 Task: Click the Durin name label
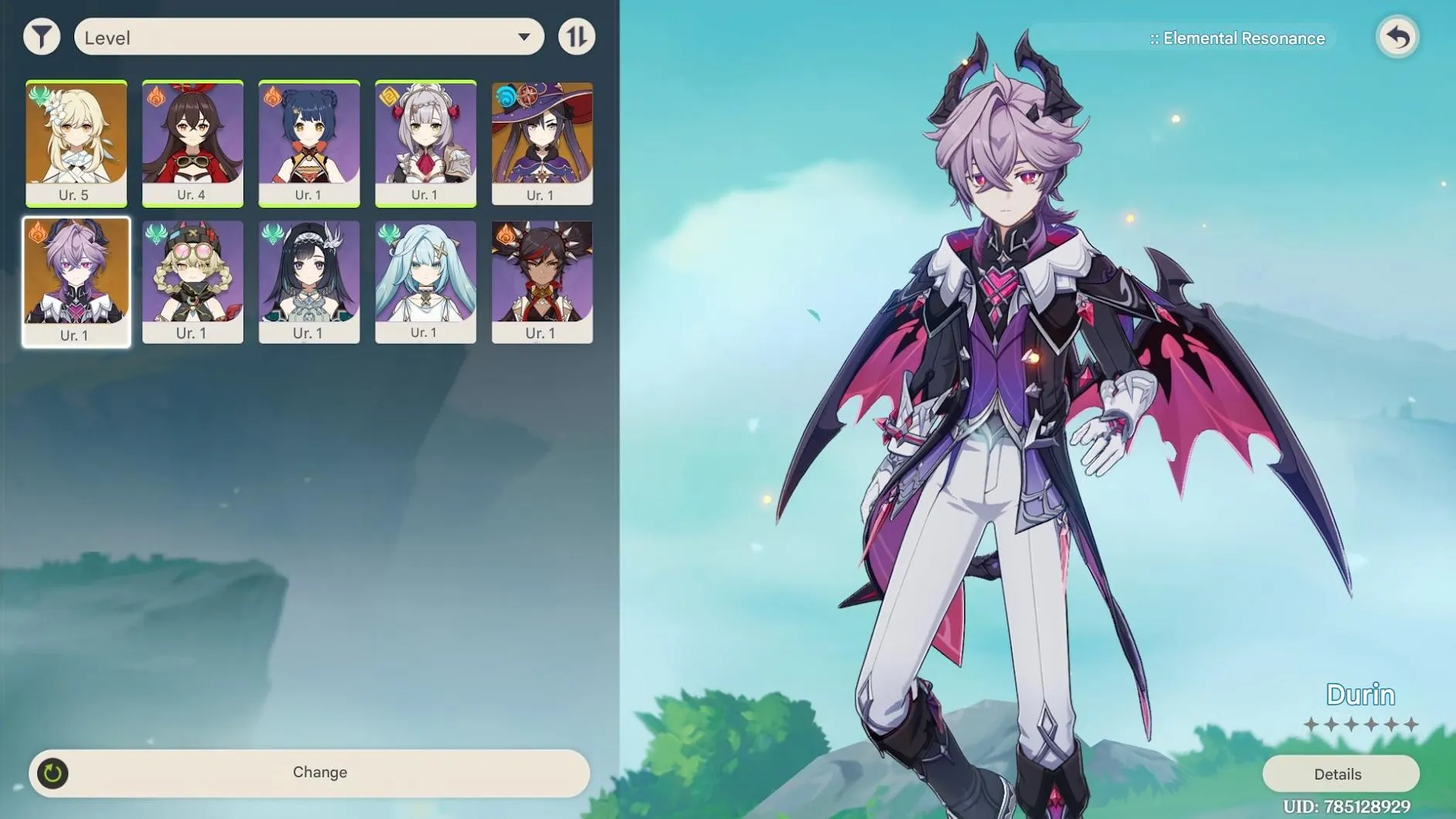1360,694
